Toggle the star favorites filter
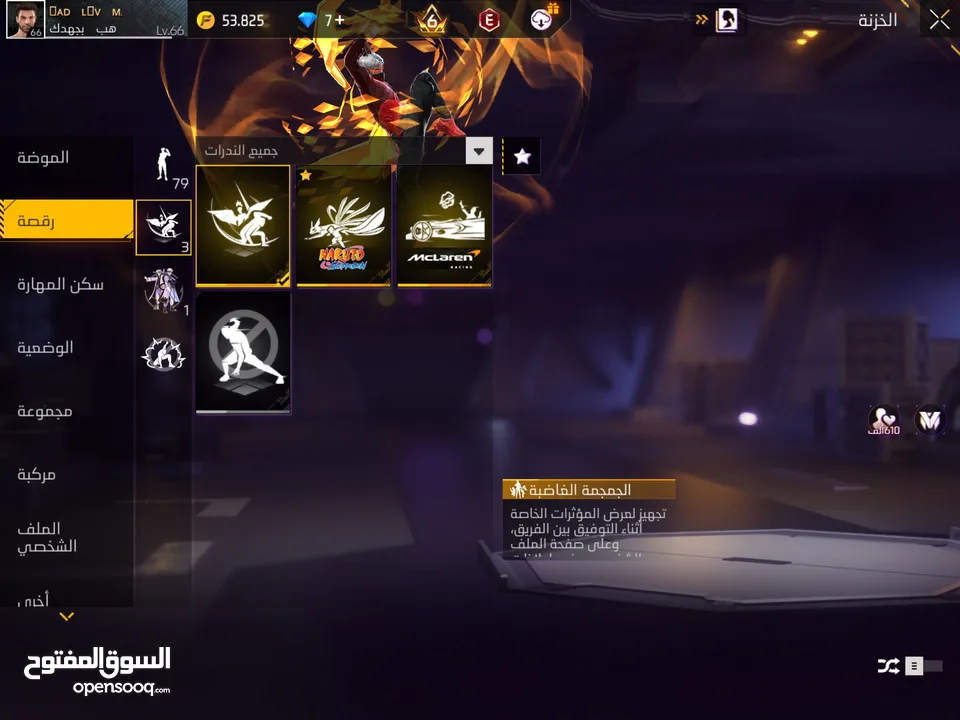The width and height of the screenshot is (960, 720). [x=521, y=156]
